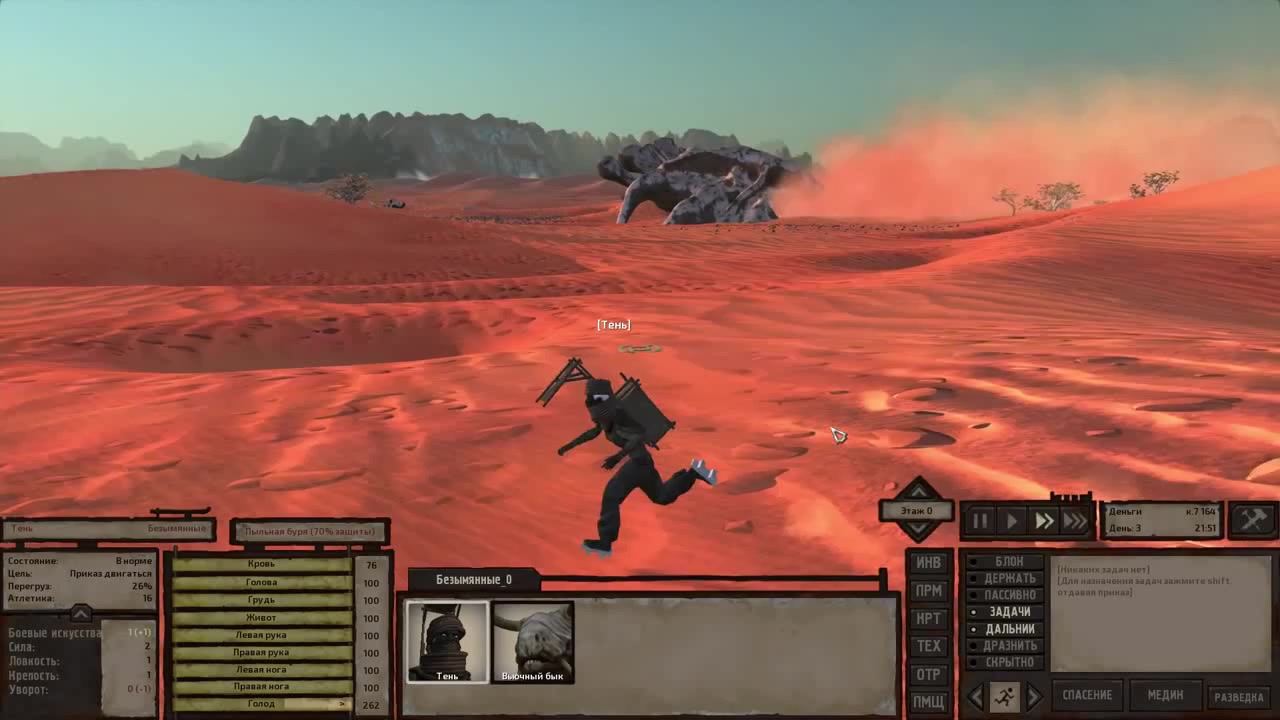
Task: Collapse the character stats panel arrow
Action: click(x=81, y=612)
